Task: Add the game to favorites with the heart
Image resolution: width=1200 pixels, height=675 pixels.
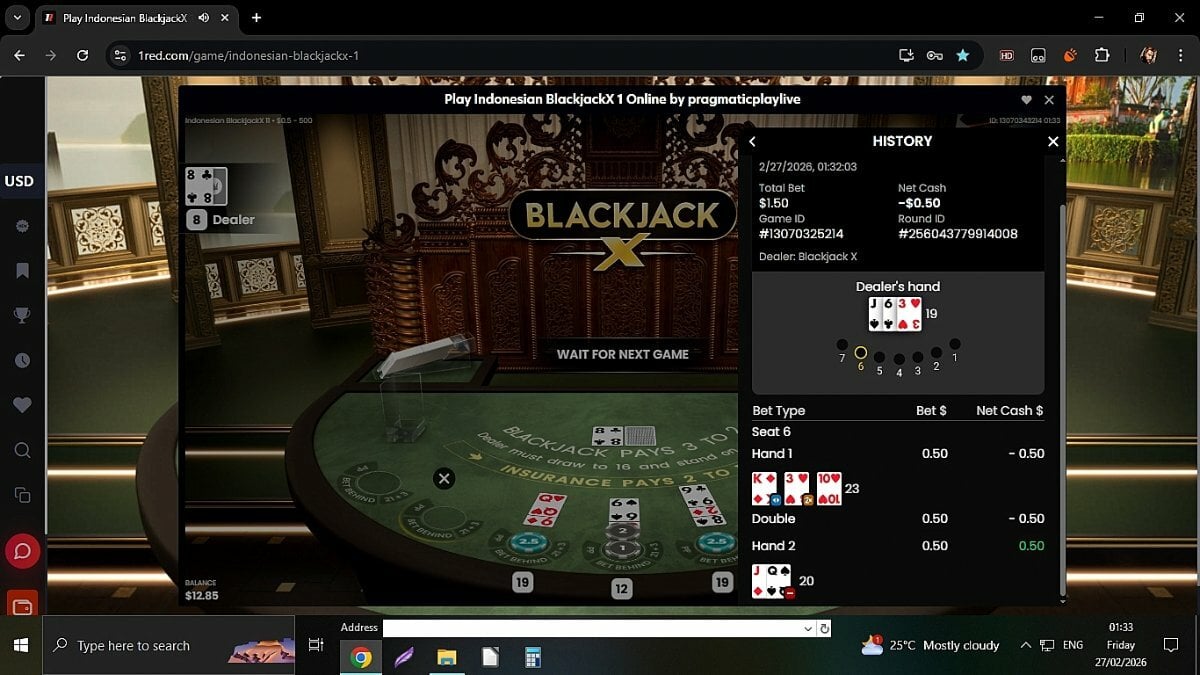Action: point(1026,100)
